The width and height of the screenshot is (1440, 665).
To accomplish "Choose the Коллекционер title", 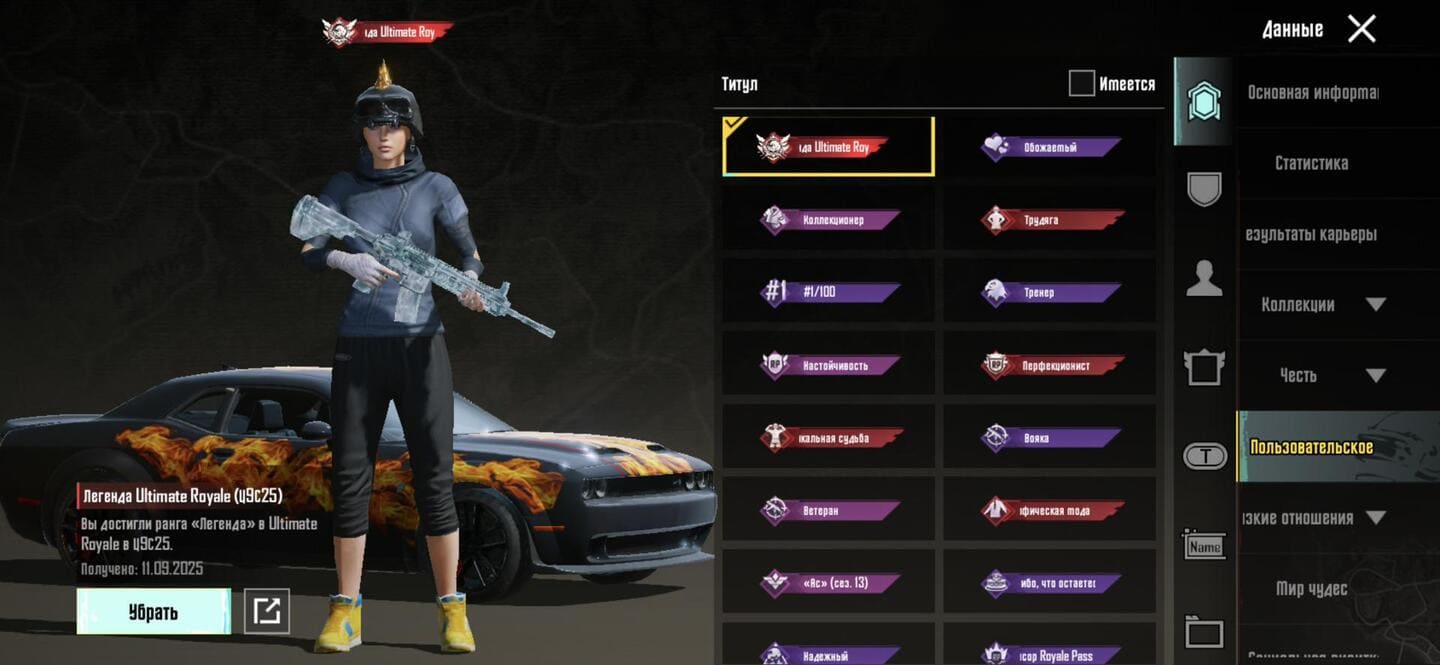I will tap(829, 220).
